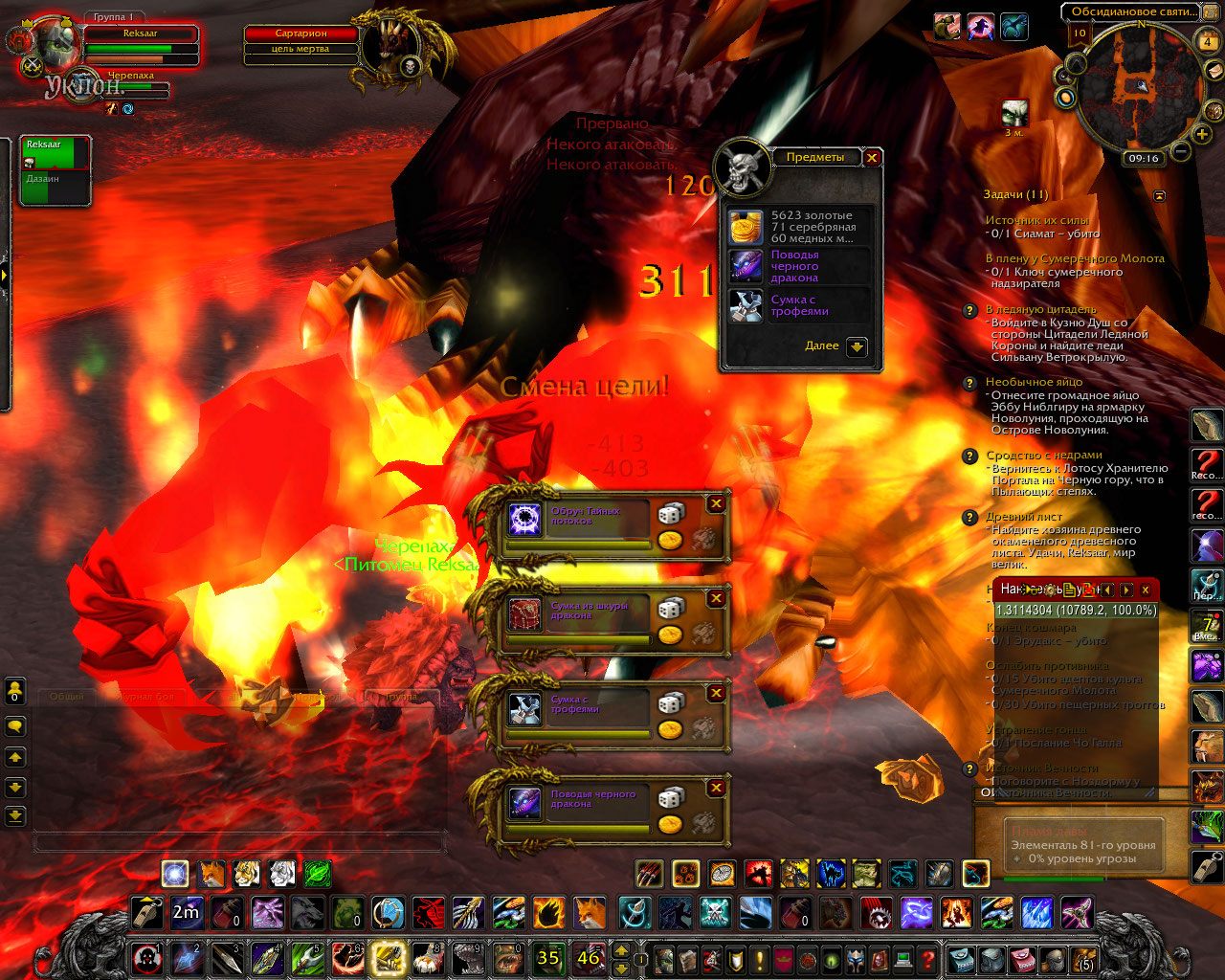Loot the 5623 gold coins
The height and width of the screenshot is (980, 1225).
click(x=746, y=227)
